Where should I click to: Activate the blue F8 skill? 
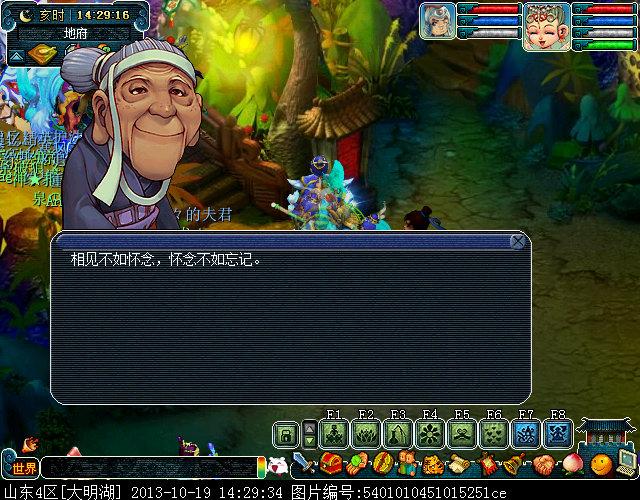(558, 434)
